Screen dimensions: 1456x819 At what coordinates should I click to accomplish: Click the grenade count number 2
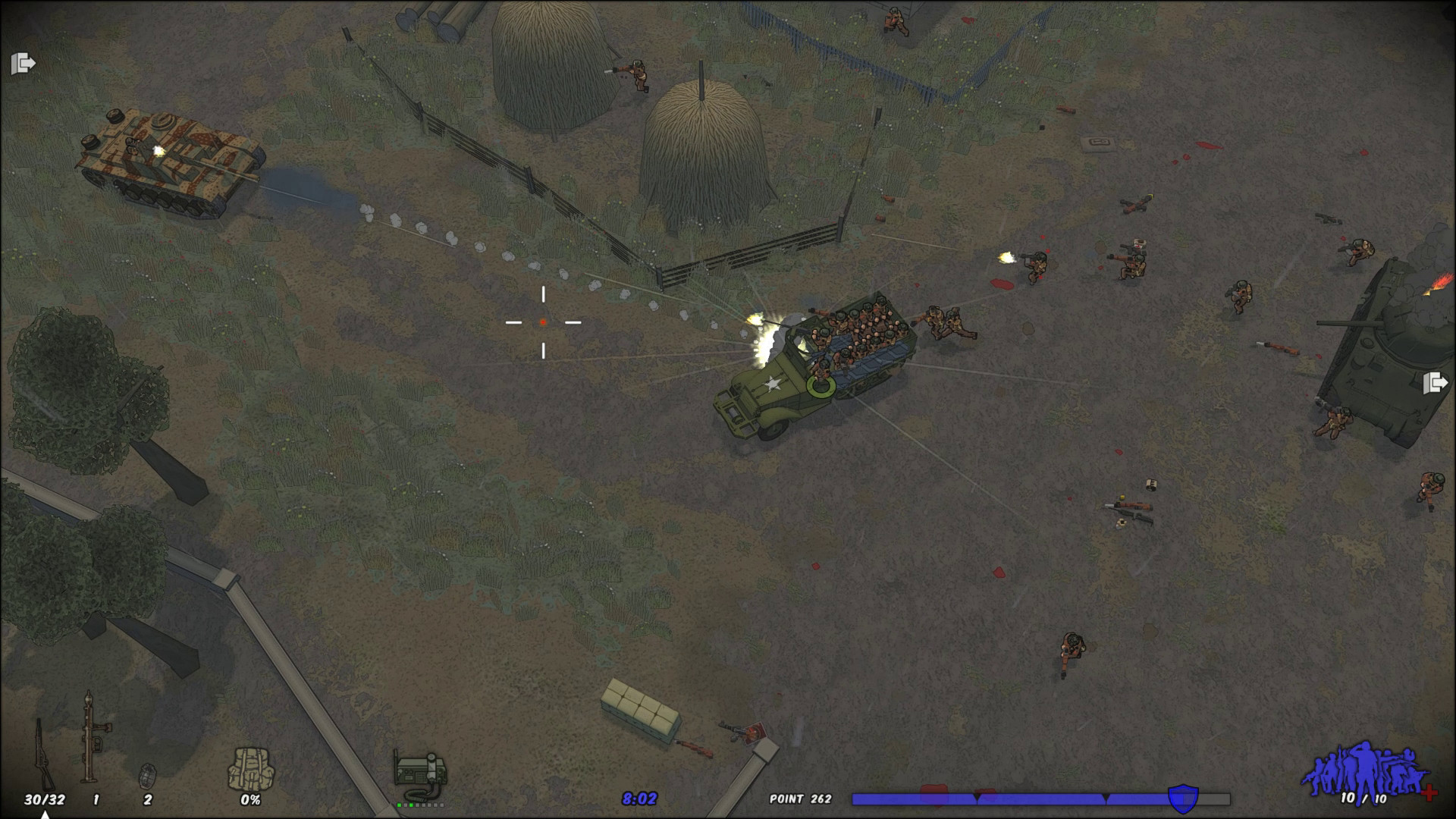(x=149, y=799)
